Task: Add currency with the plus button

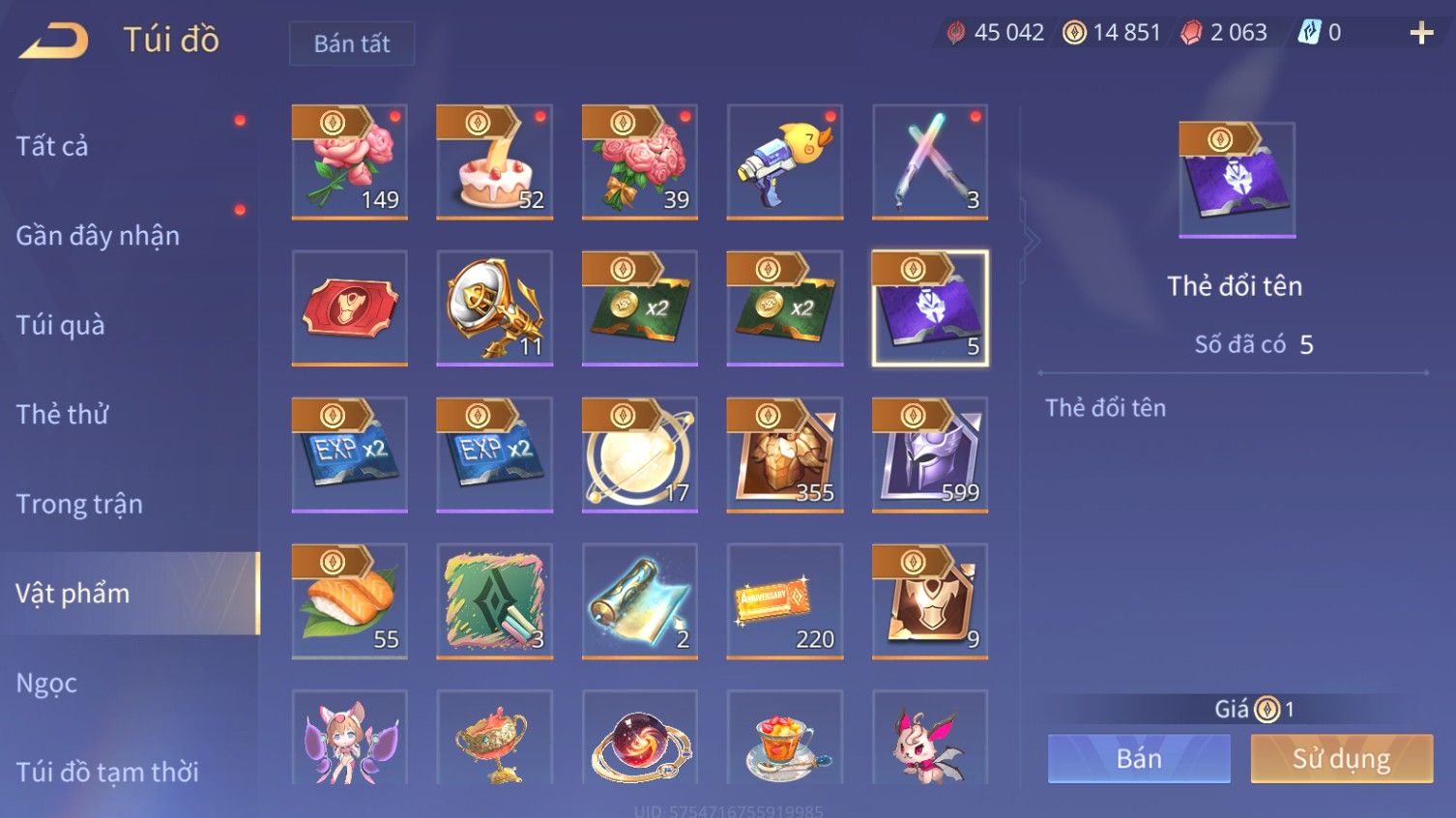Action: coord(1421,34)
